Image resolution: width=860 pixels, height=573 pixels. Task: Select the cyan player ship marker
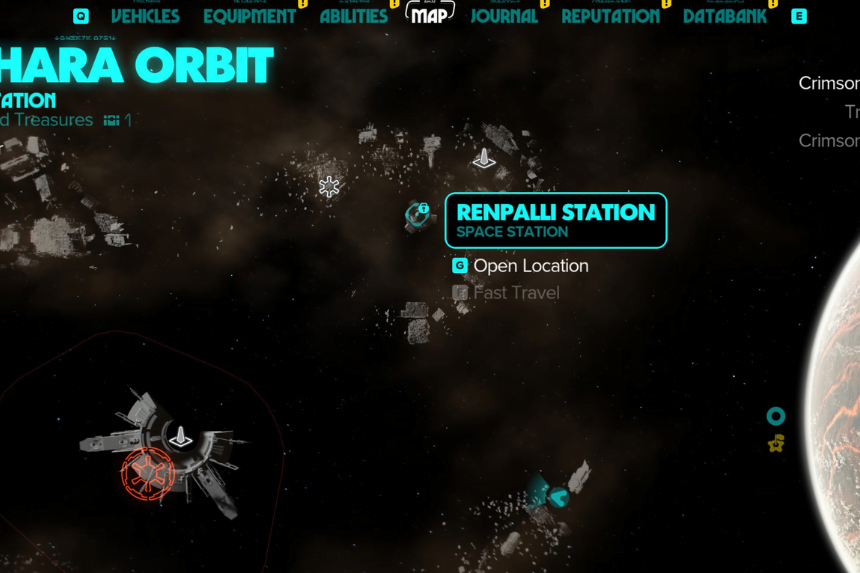tap(557, 494)
